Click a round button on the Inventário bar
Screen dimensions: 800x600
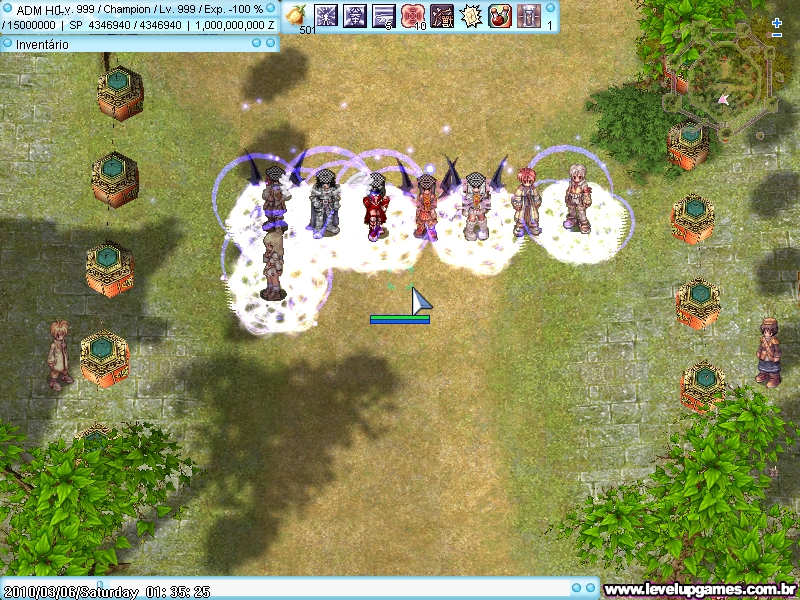pos(257,44)
